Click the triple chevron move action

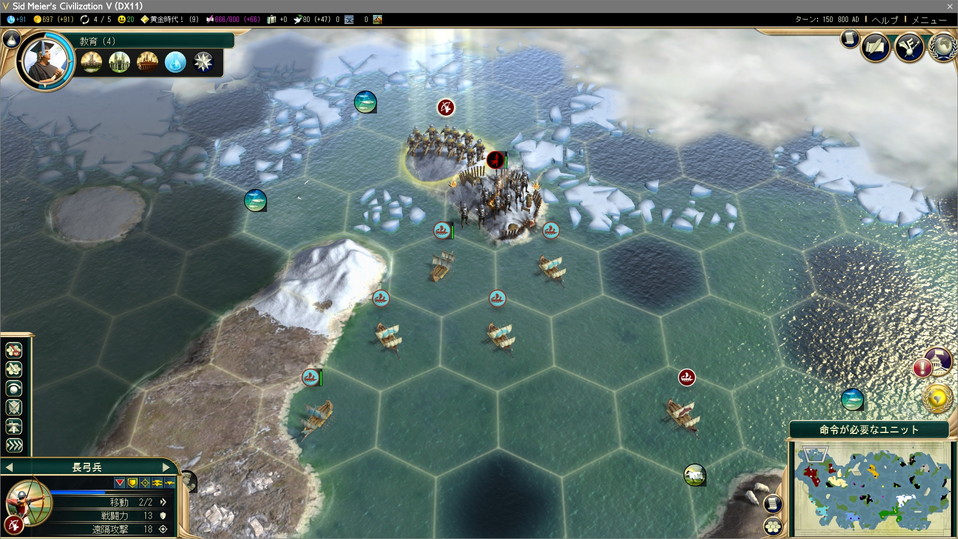pyautogui.click(x=14, y=446)
